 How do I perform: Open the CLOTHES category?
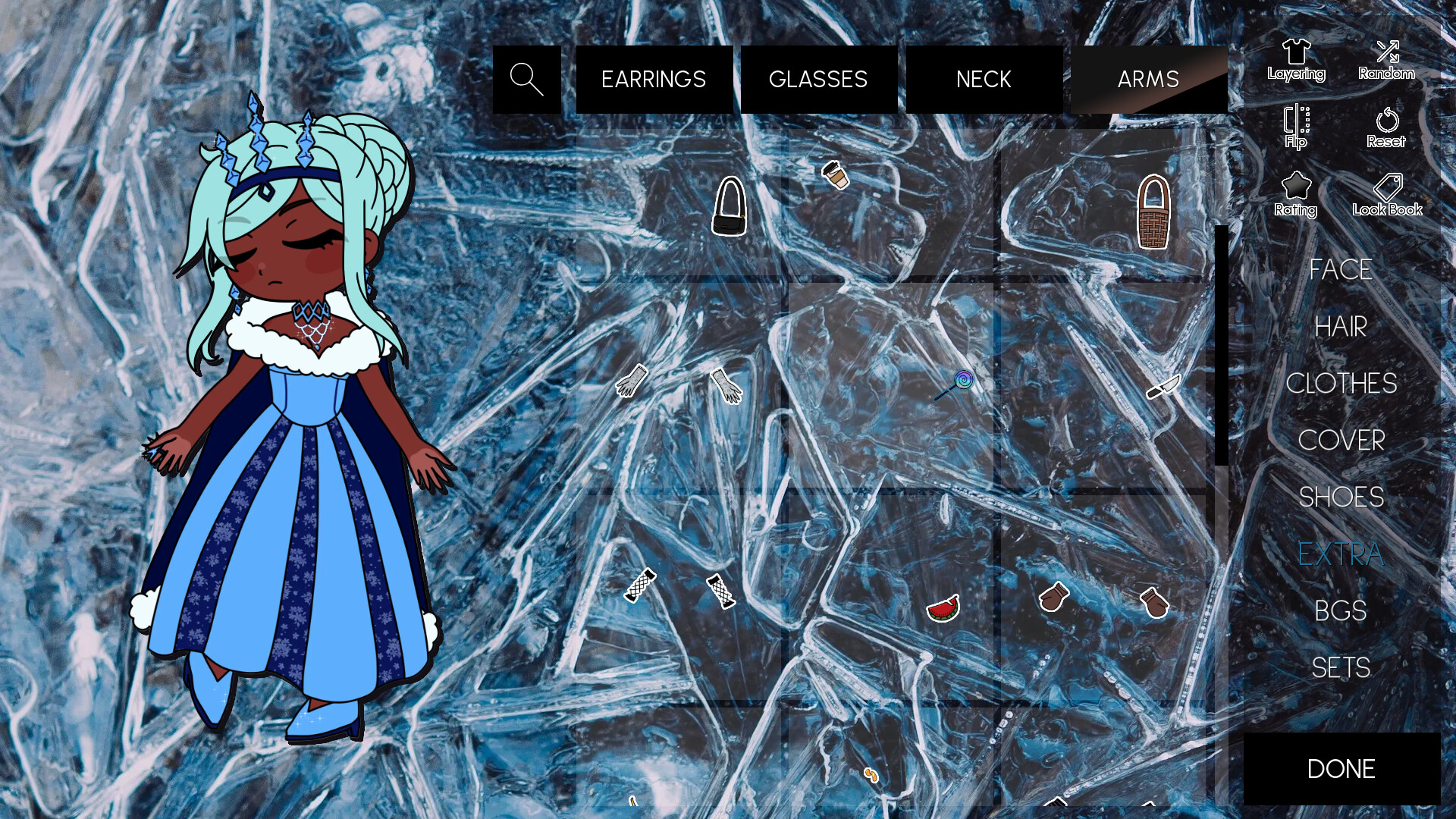point(1343,384)
